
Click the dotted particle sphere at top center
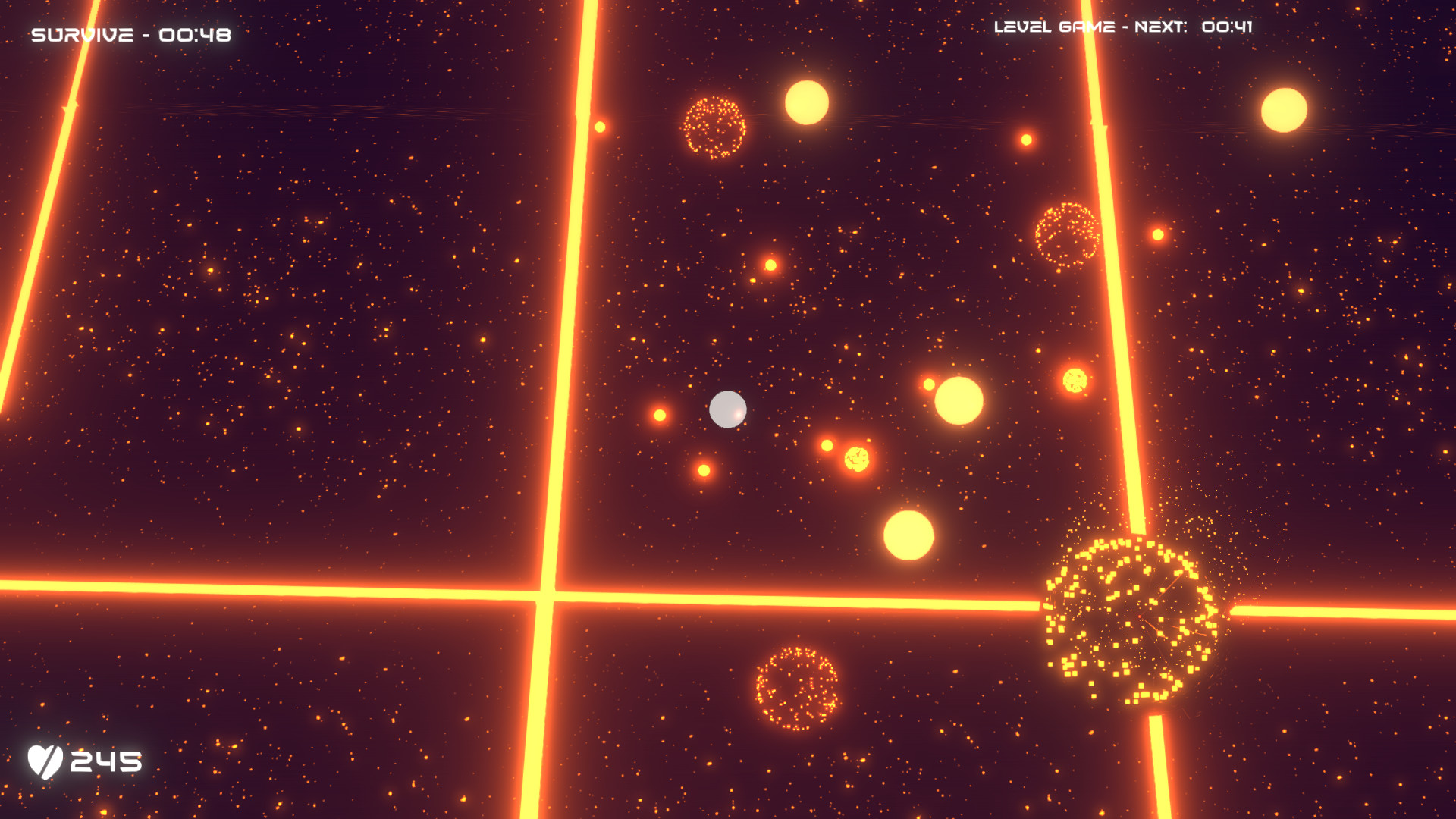[713, 127]
